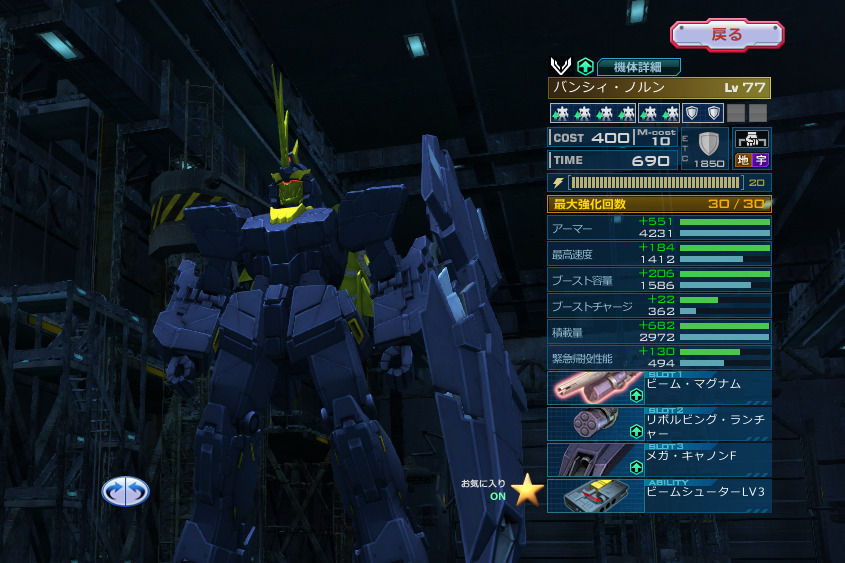Click the blue rotate-view arrows button

tap(125, 490)
